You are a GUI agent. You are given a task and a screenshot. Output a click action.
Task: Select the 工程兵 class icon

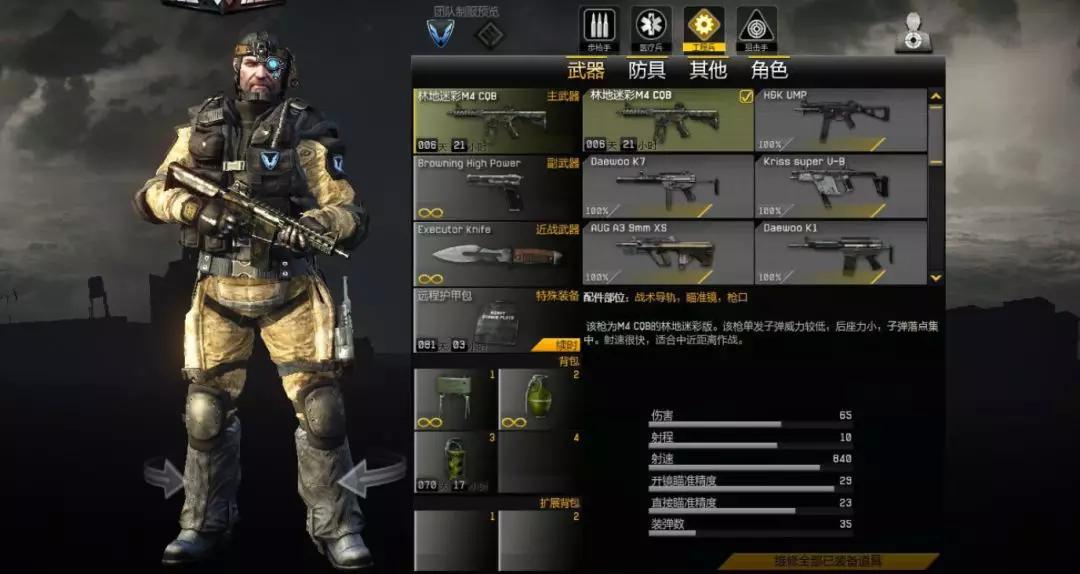point(704,27)
